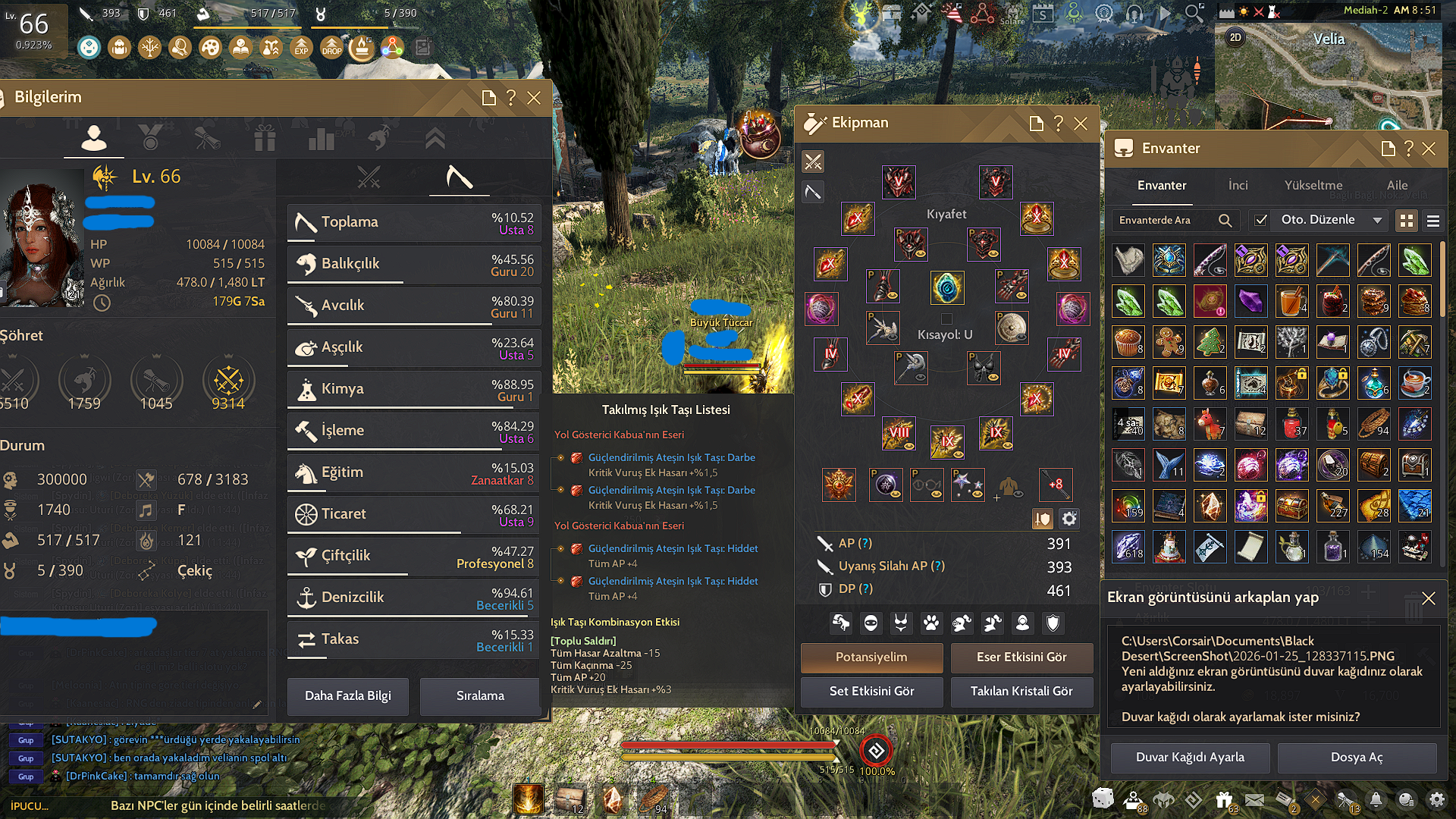Image resolution: width=1456 pixels, height=819 pixels.
Task: Show the cape appearance via the grey eye toggle
Action: click(x=1018, y=494)
